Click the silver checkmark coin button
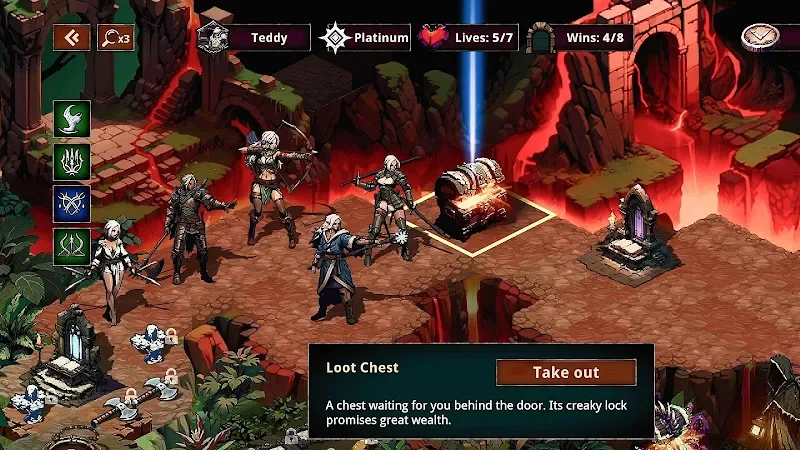Viewport: 800px width, 450px height. (x=758, y=37)
